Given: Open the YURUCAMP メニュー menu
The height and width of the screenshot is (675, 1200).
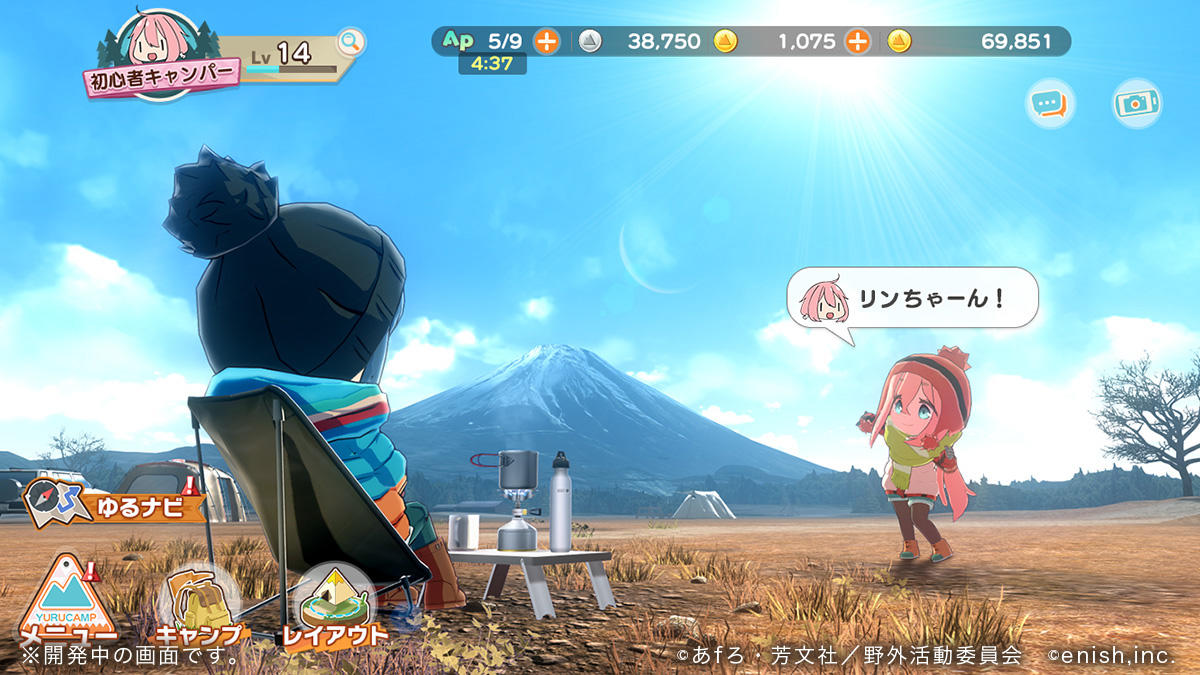Looking at the screenshot, I should click(x=66, y=600).
